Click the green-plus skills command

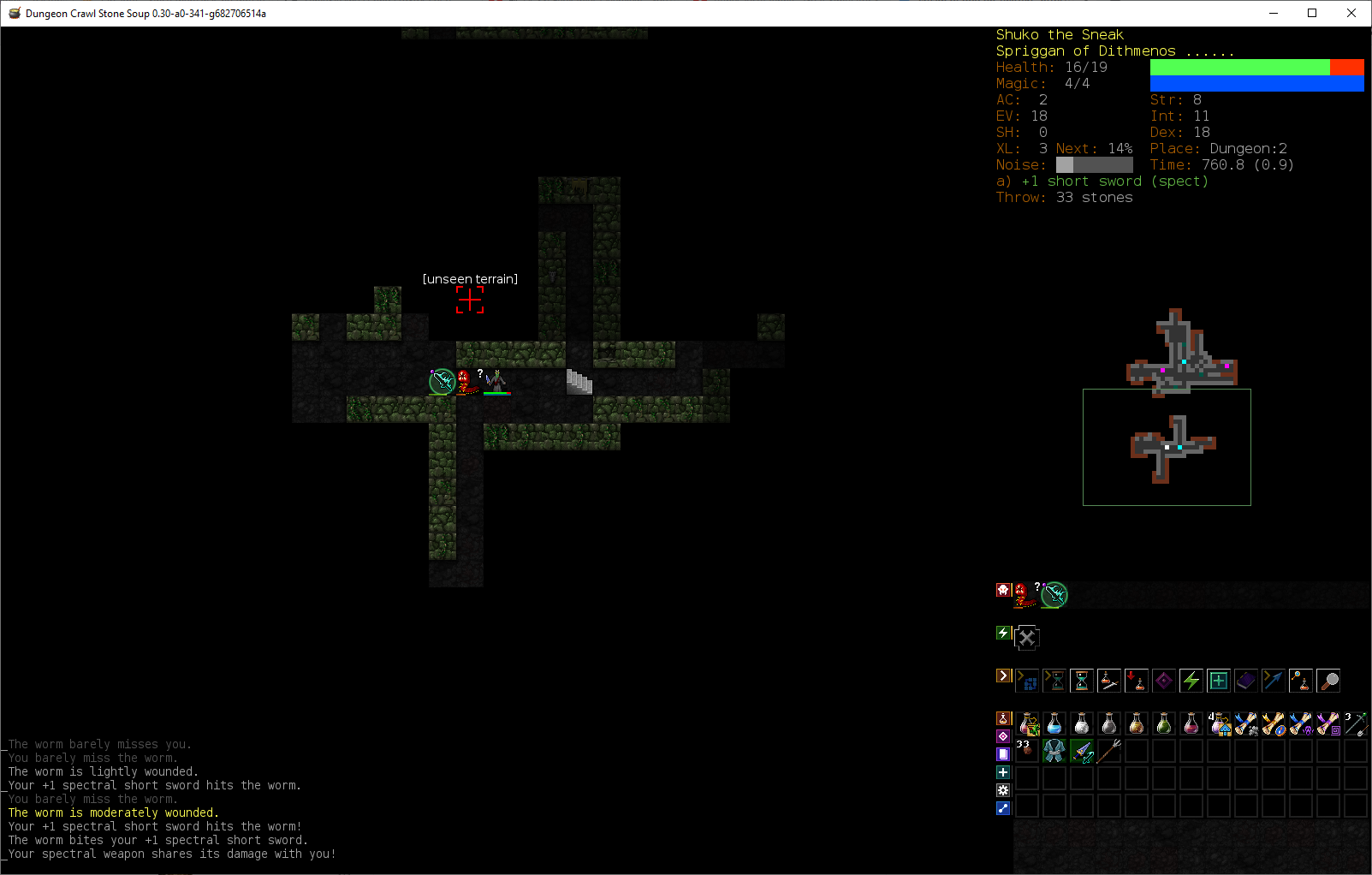1219,682
